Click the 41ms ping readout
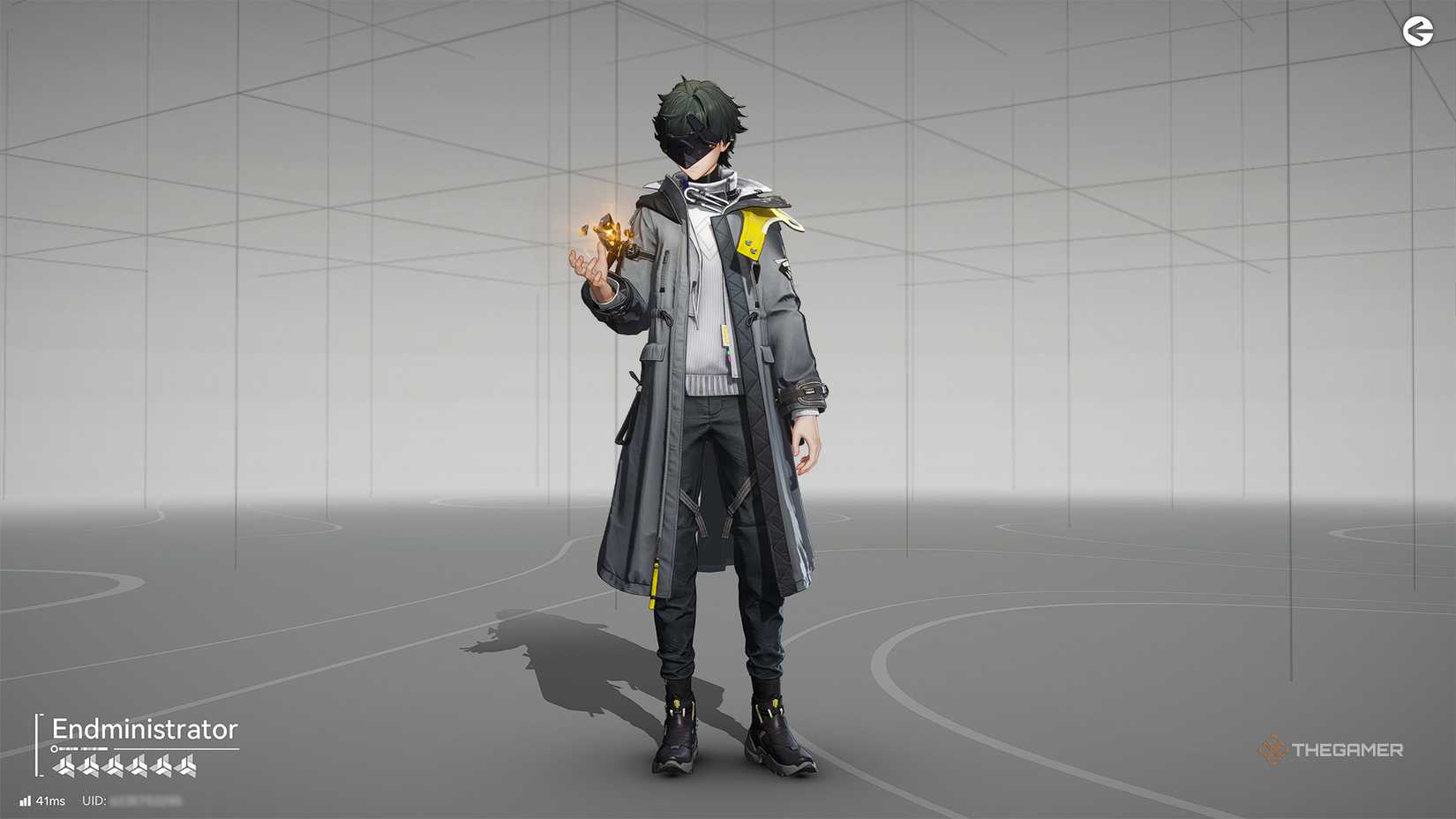Viewport: 1456px width, 819px height. (x=50, y=800)
